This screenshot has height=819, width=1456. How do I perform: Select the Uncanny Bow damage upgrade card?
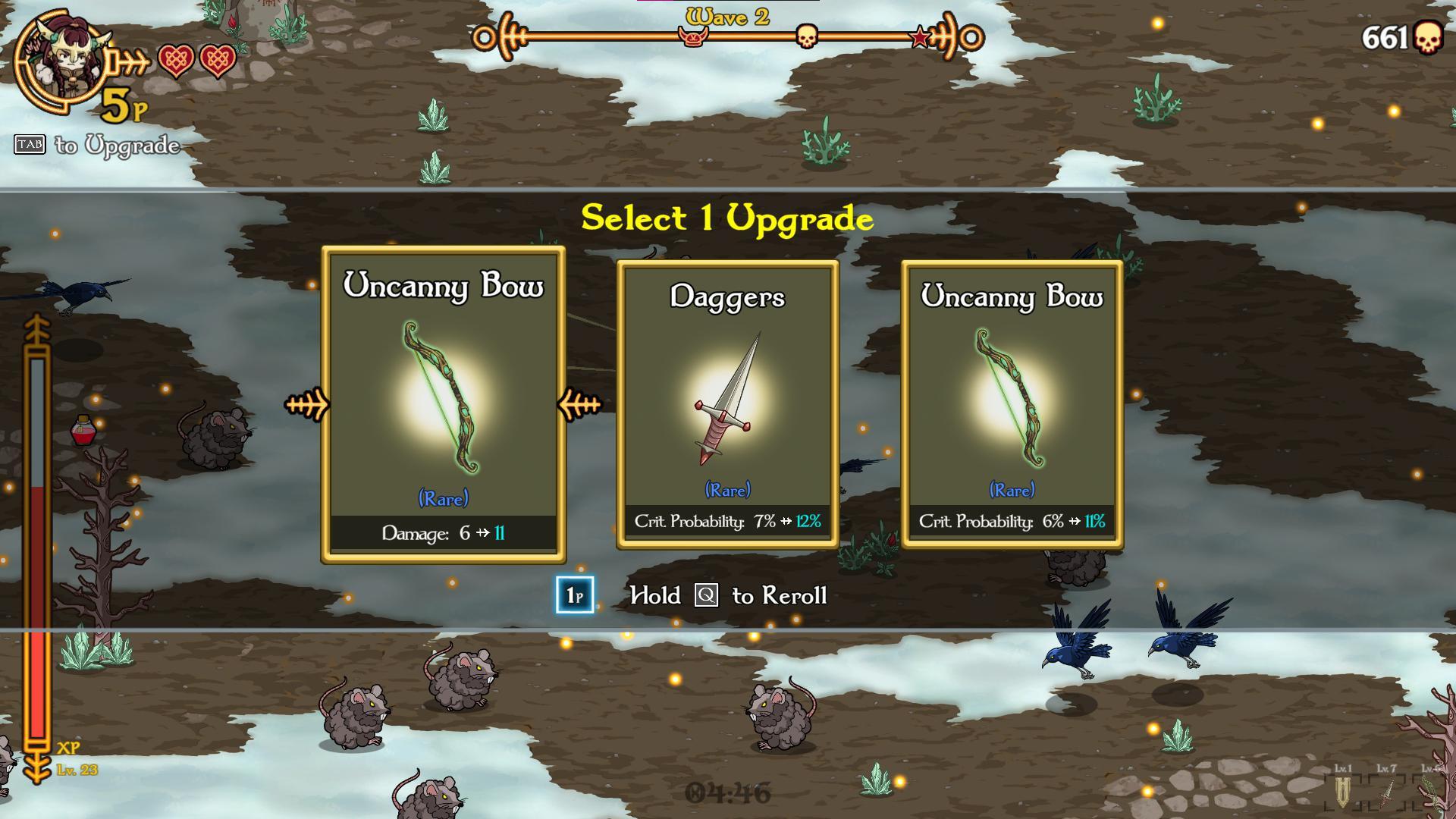point(444,404)
